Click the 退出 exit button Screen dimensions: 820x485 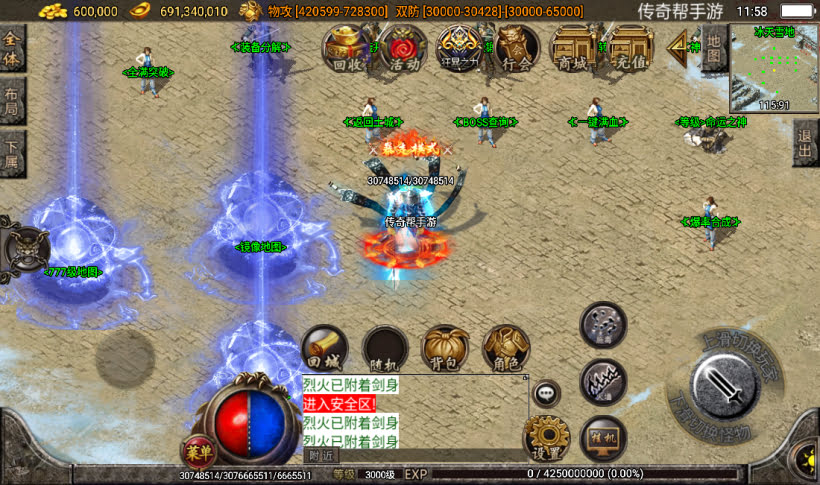(806, 146)
